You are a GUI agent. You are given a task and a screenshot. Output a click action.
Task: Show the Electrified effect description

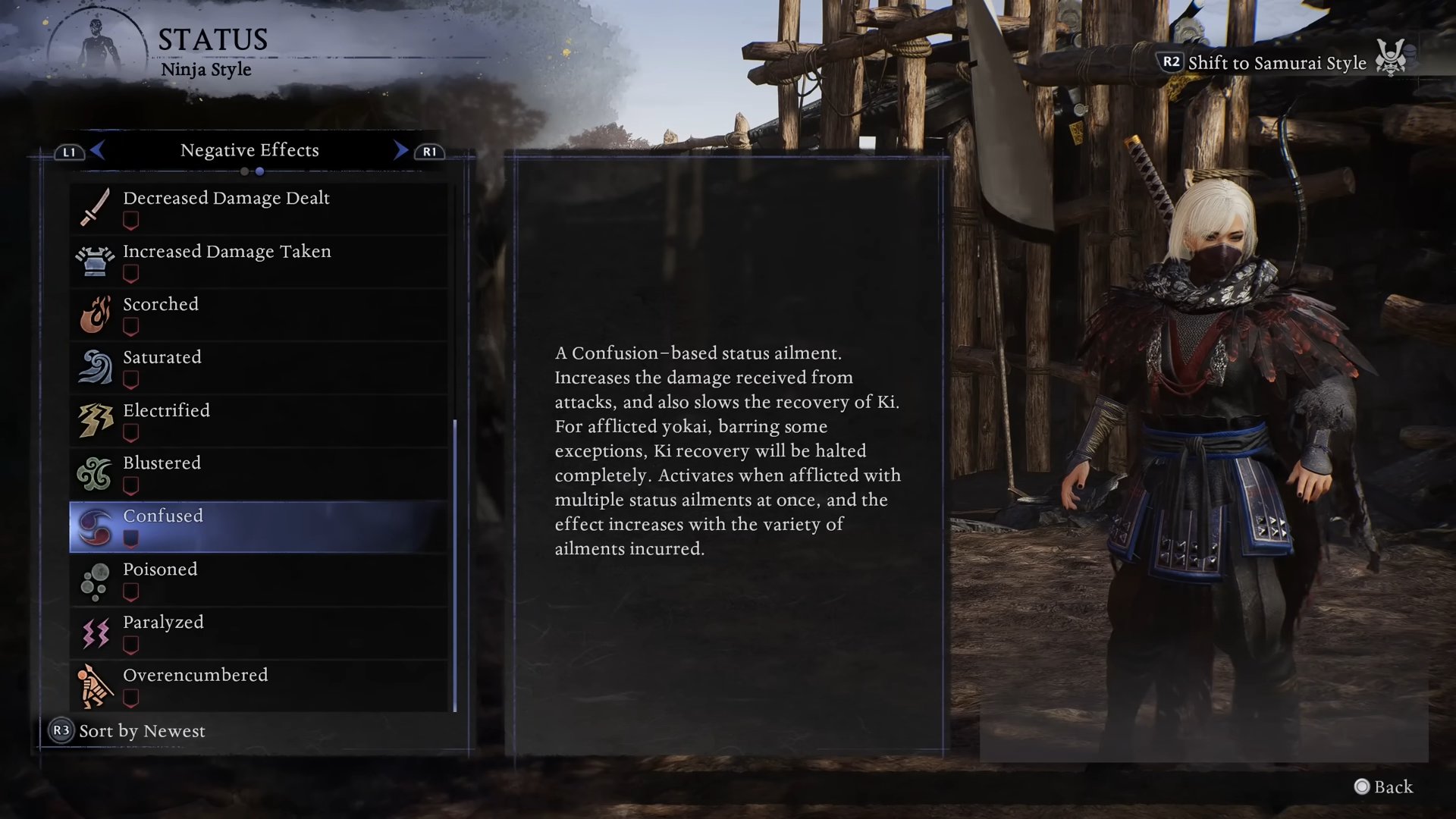tap(258, 421)
